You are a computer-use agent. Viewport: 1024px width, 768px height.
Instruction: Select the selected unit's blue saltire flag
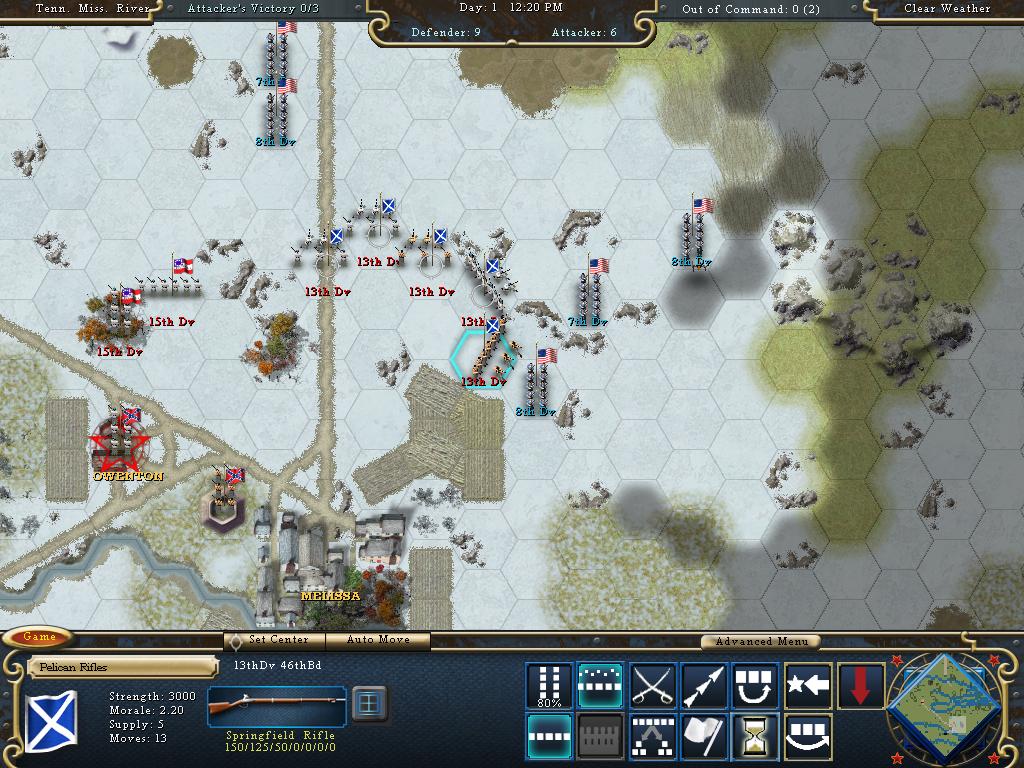[51, 721]
